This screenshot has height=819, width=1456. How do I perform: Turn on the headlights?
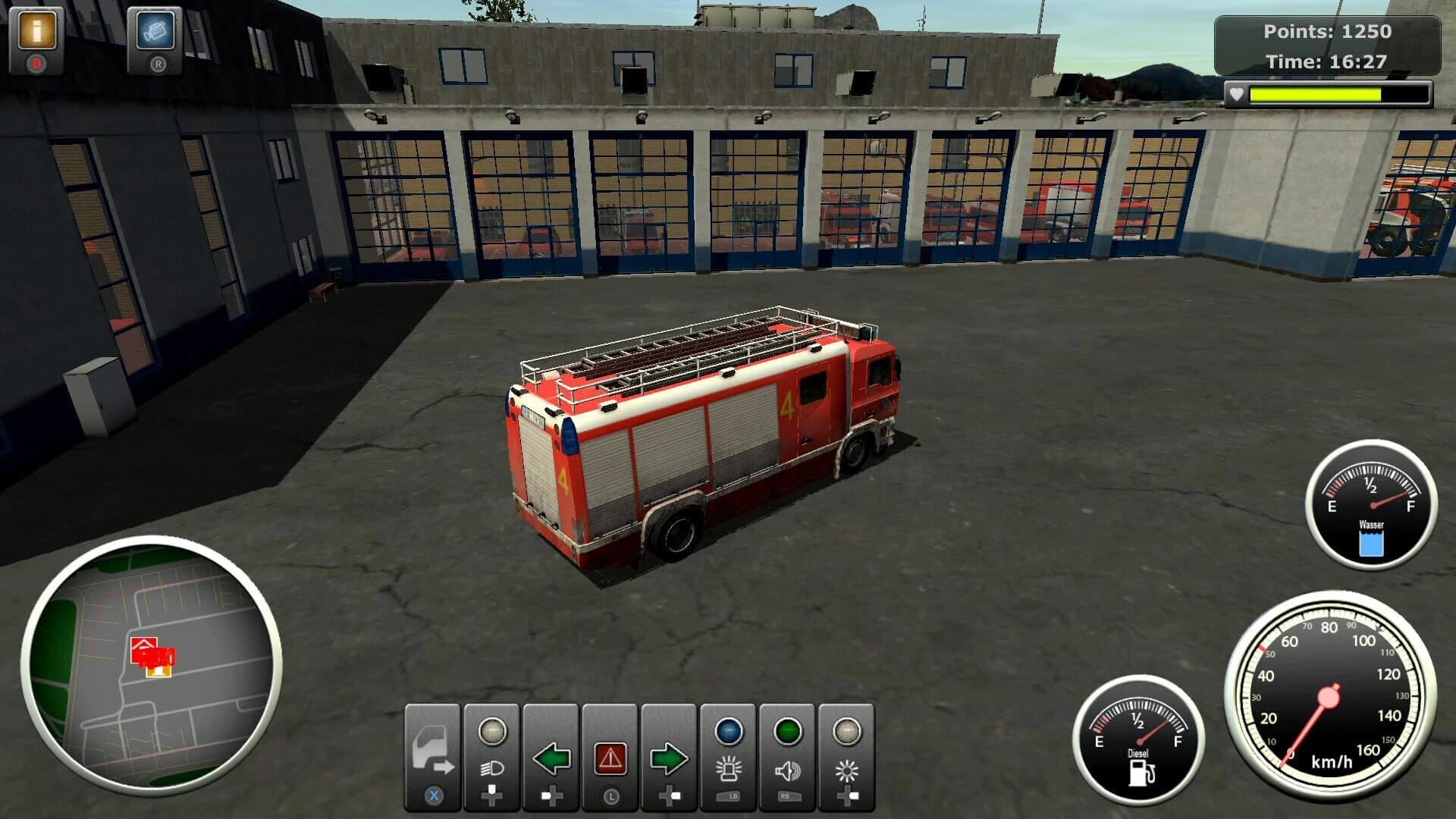[491, 751]
